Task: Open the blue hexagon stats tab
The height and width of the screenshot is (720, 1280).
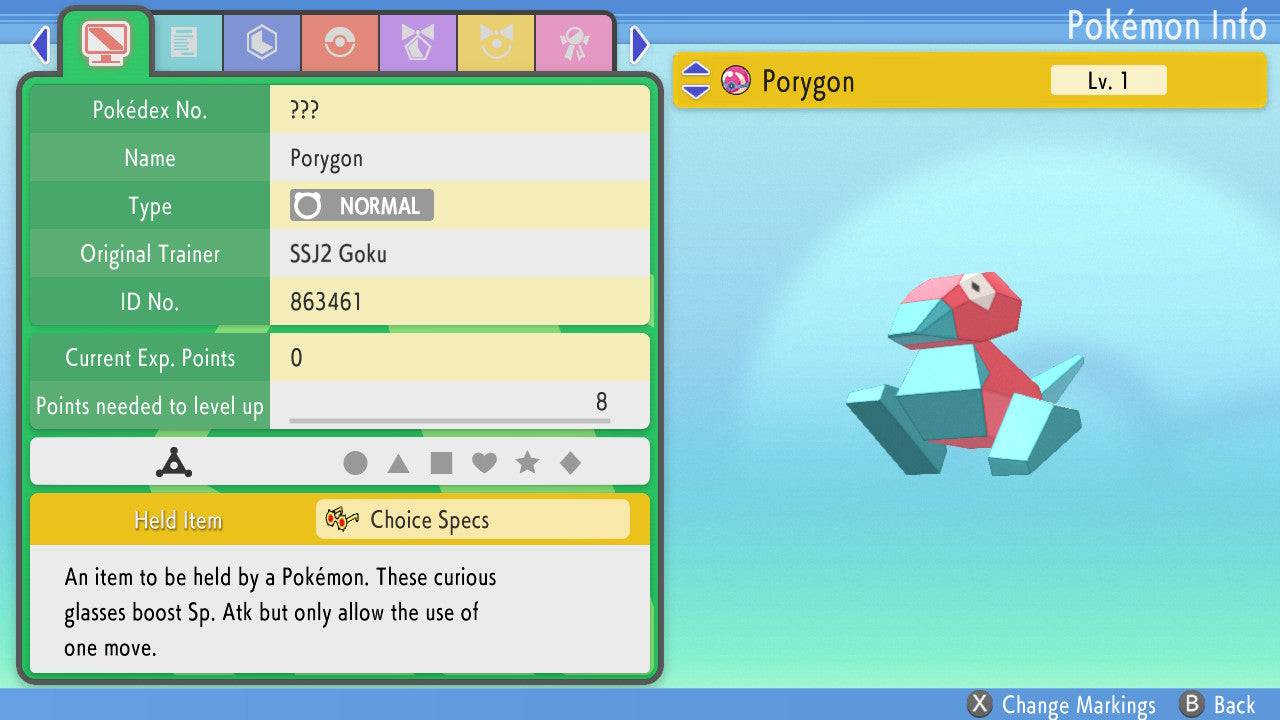Action: (261, 43)
